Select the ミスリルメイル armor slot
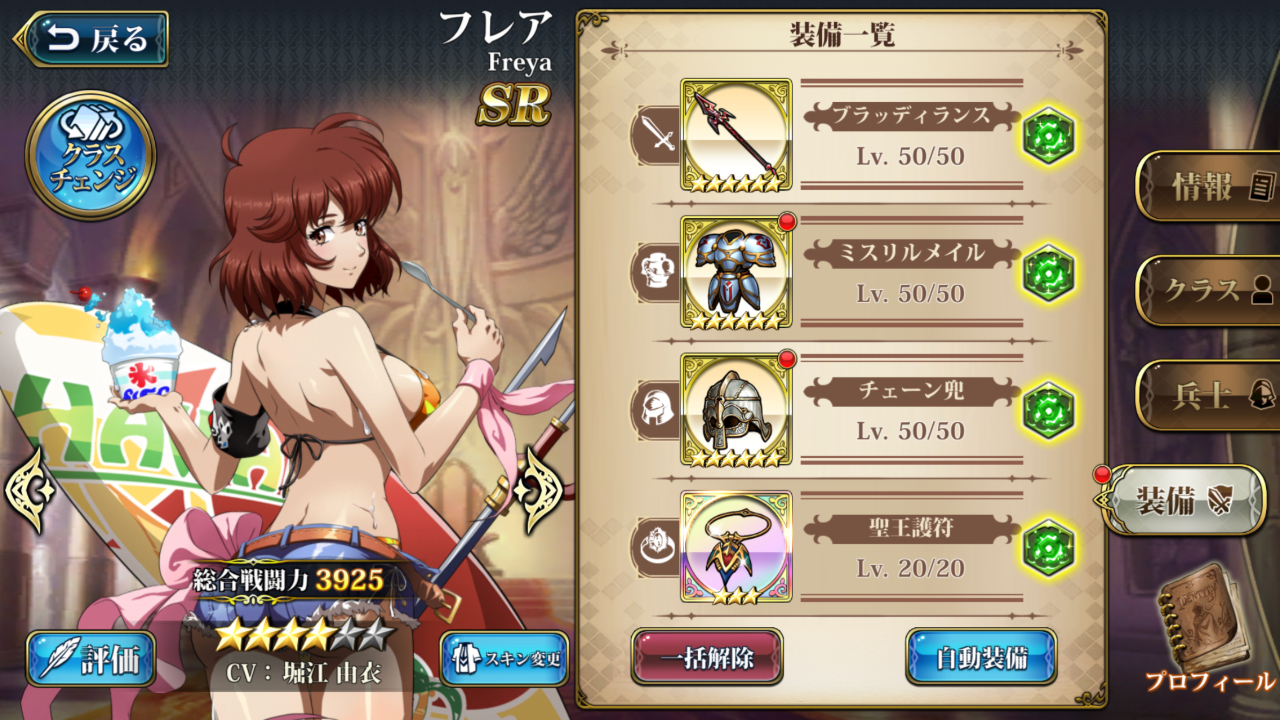 click(736, 272)
